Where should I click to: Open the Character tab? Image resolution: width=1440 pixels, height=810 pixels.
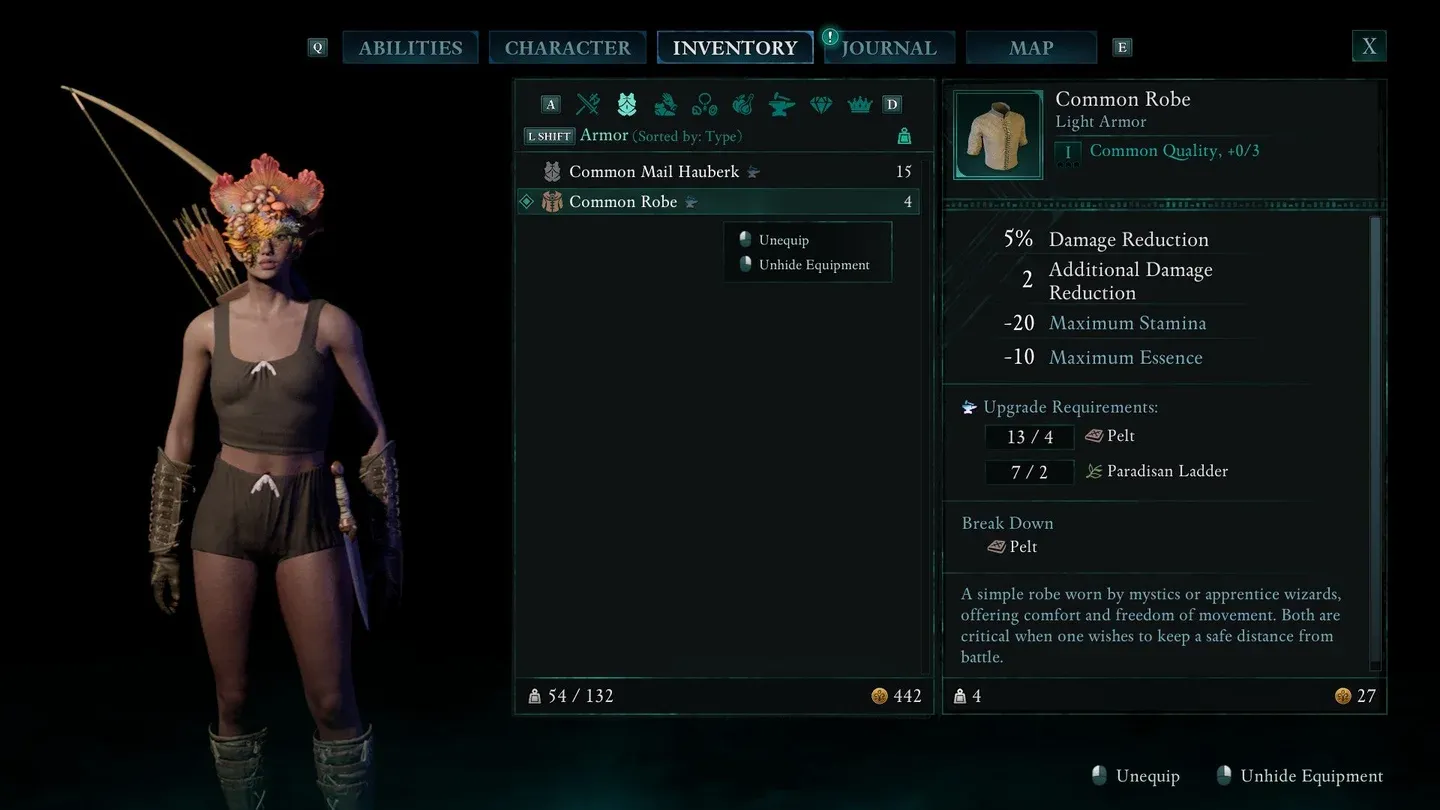click(567, 48)
